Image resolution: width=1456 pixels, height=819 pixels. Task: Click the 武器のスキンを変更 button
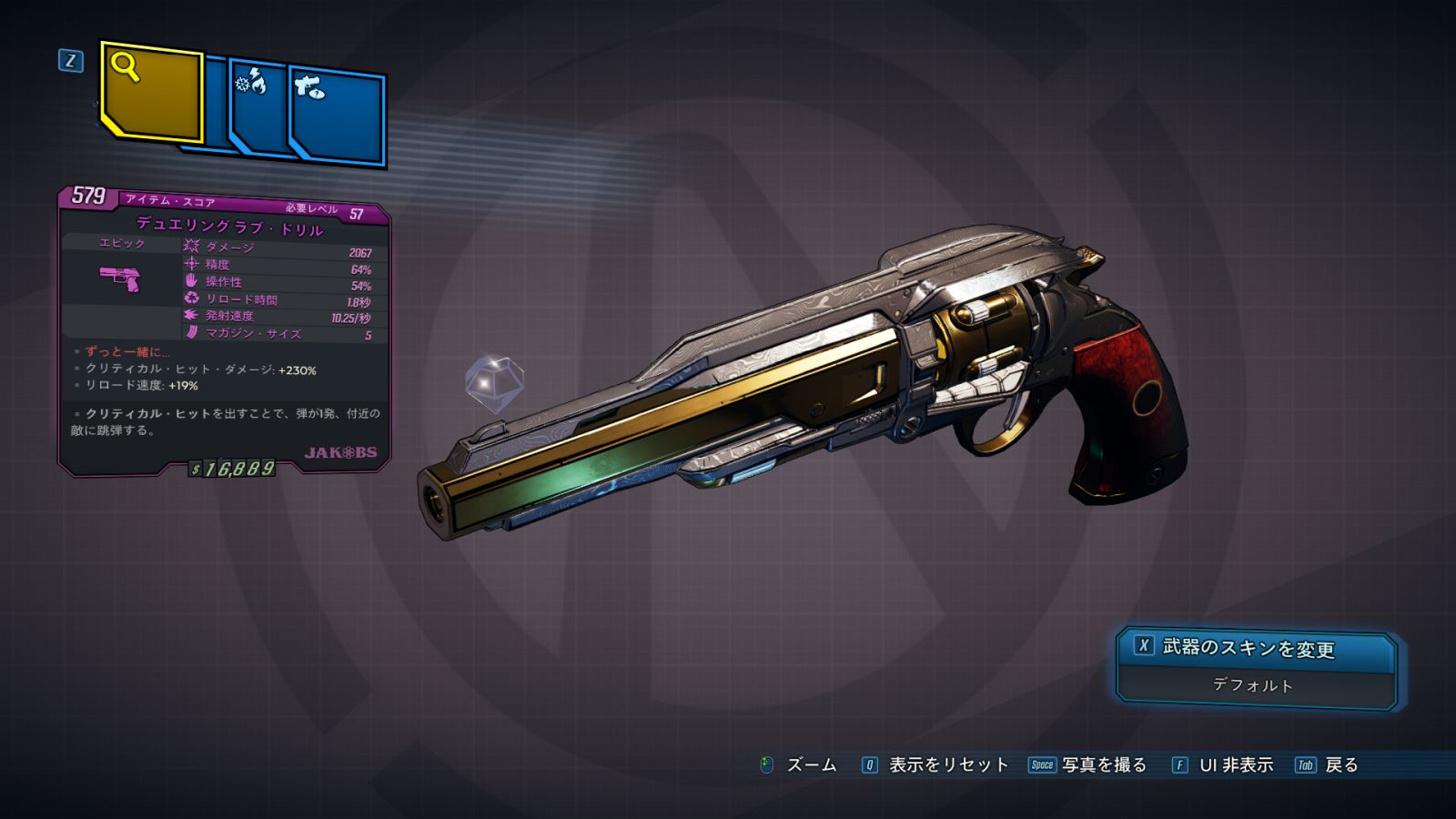click(1255, 648)
